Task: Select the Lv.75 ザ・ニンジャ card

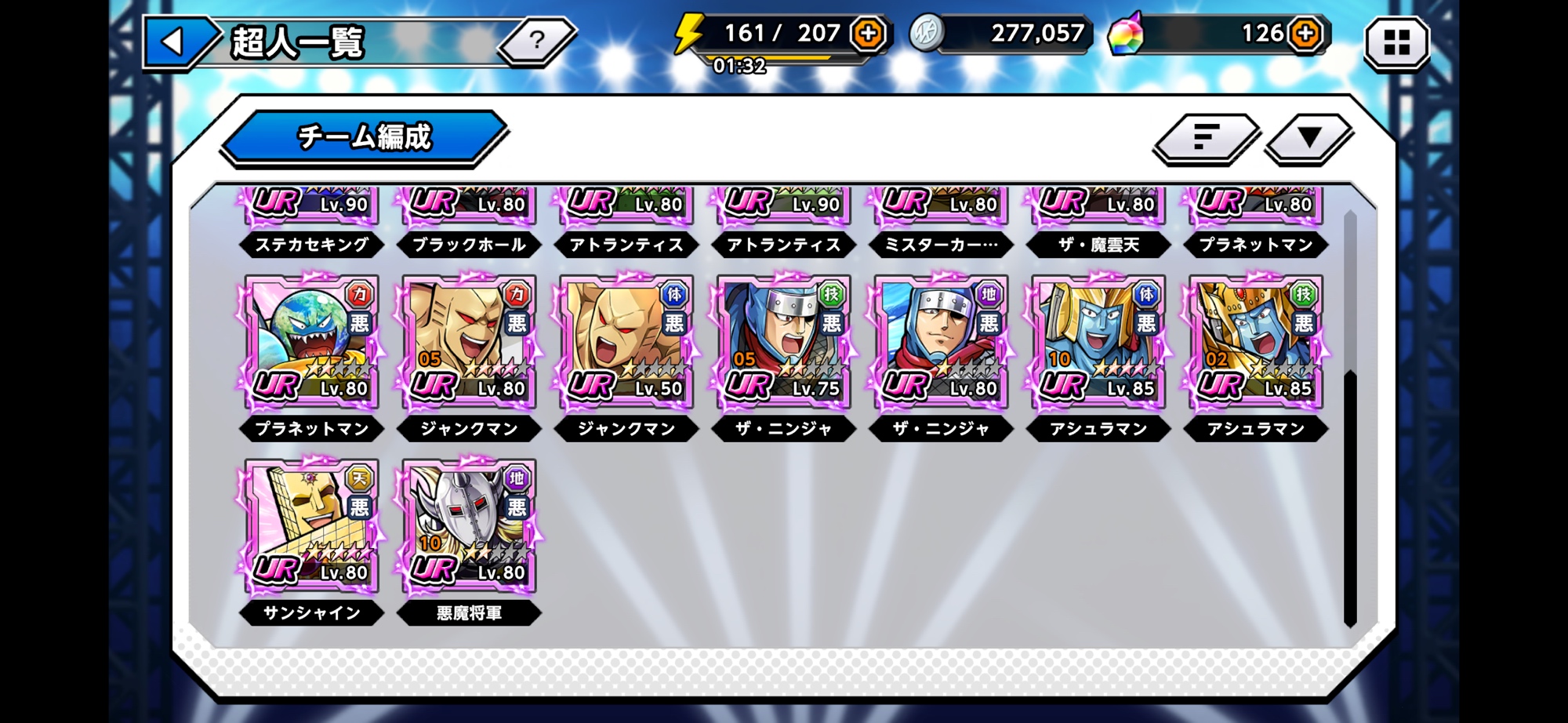Action: click(784, 343)
